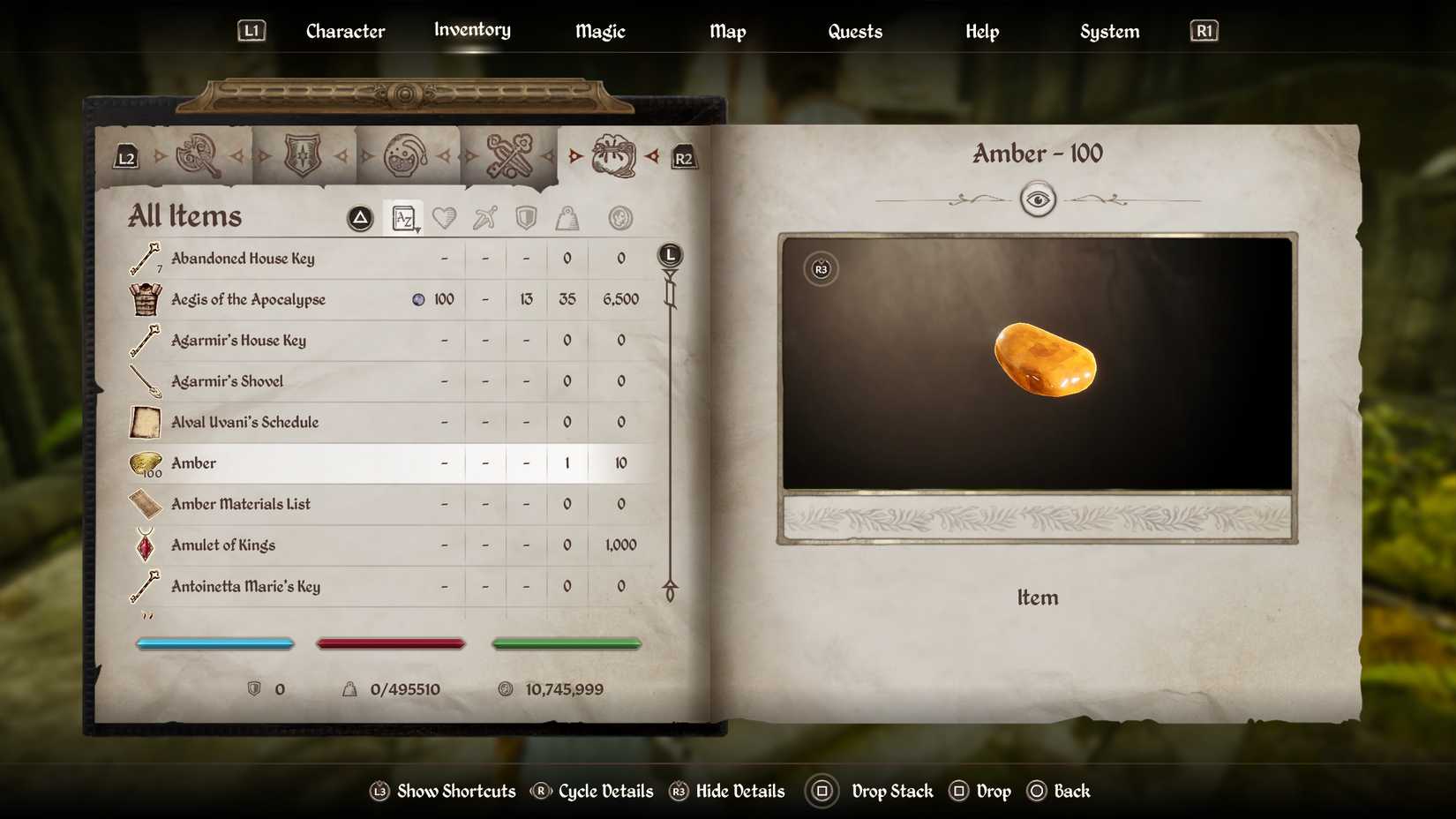
Task: Toggle the eye icon above item preview
Action: (1039, 199)
